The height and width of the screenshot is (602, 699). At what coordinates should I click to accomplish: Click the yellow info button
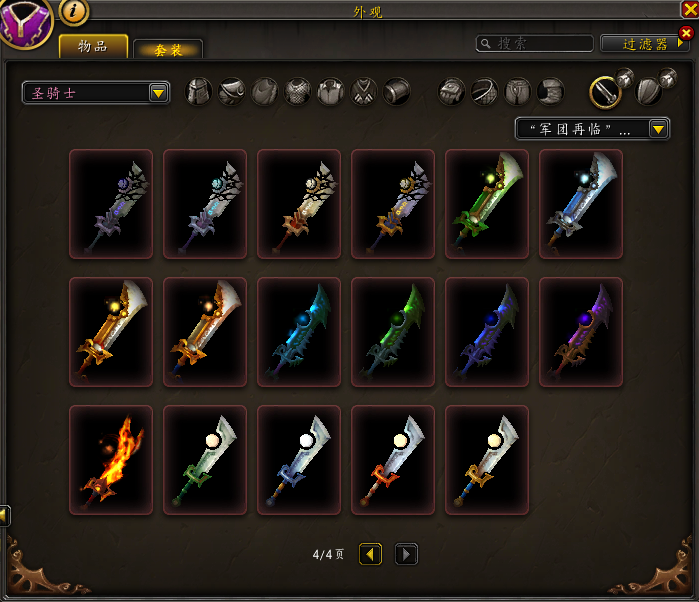[75, 11]
